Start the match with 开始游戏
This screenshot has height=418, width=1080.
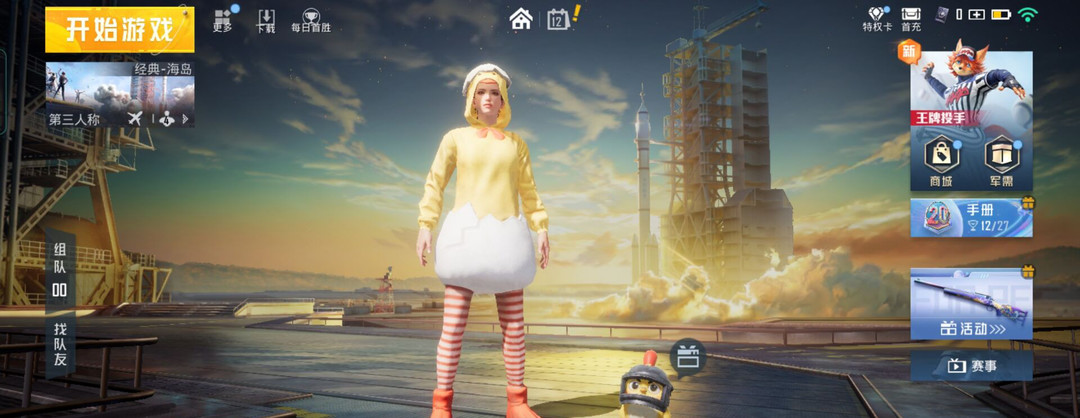pyautogui.click(x=119, y=30)
